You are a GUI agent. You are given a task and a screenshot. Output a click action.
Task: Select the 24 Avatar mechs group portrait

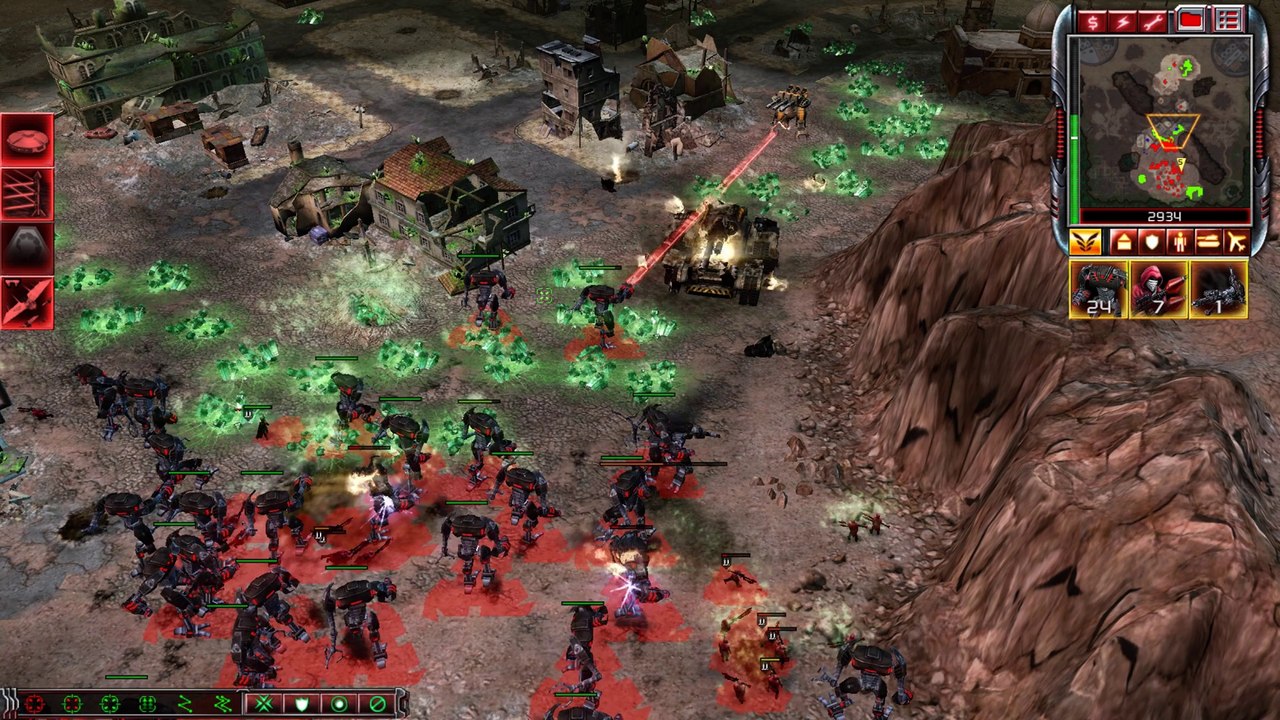pyautogui.click(x=1098, y=289)
